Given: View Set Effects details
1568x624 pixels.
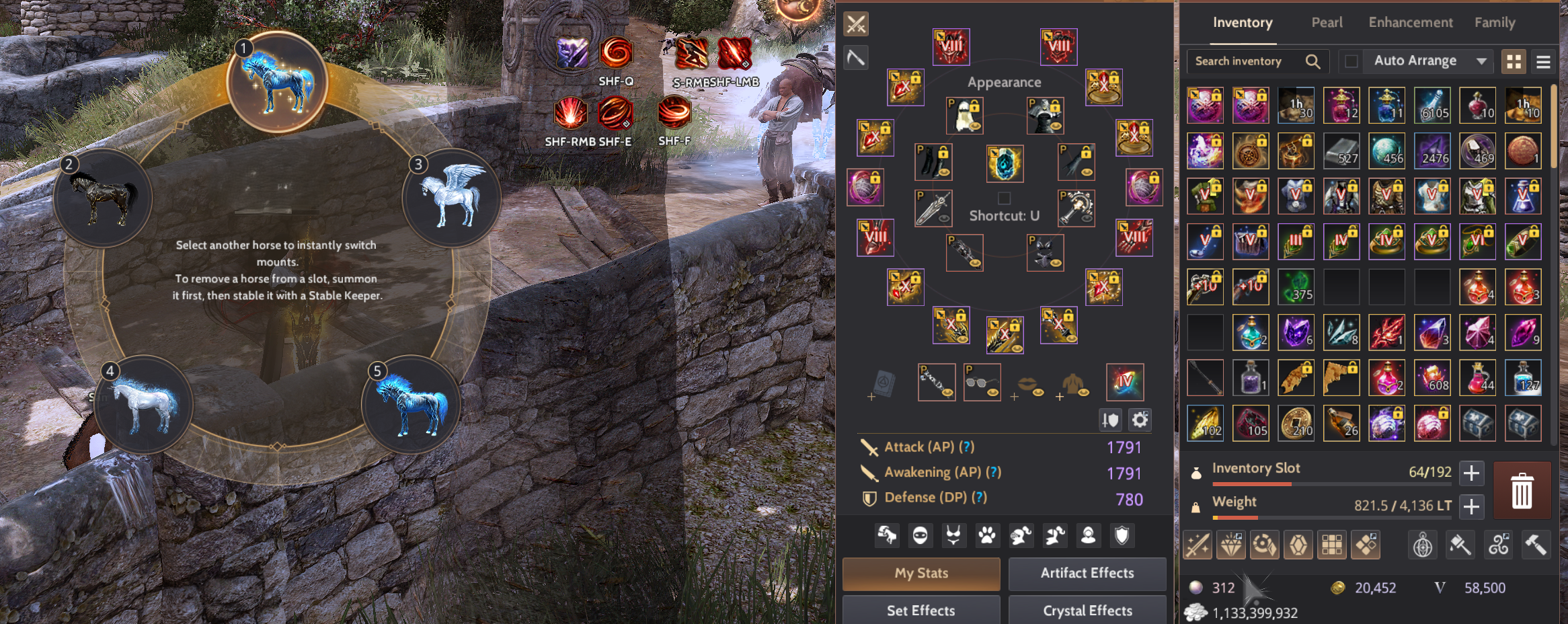Looking at the screenshot, I should click(x=920, y=610).
